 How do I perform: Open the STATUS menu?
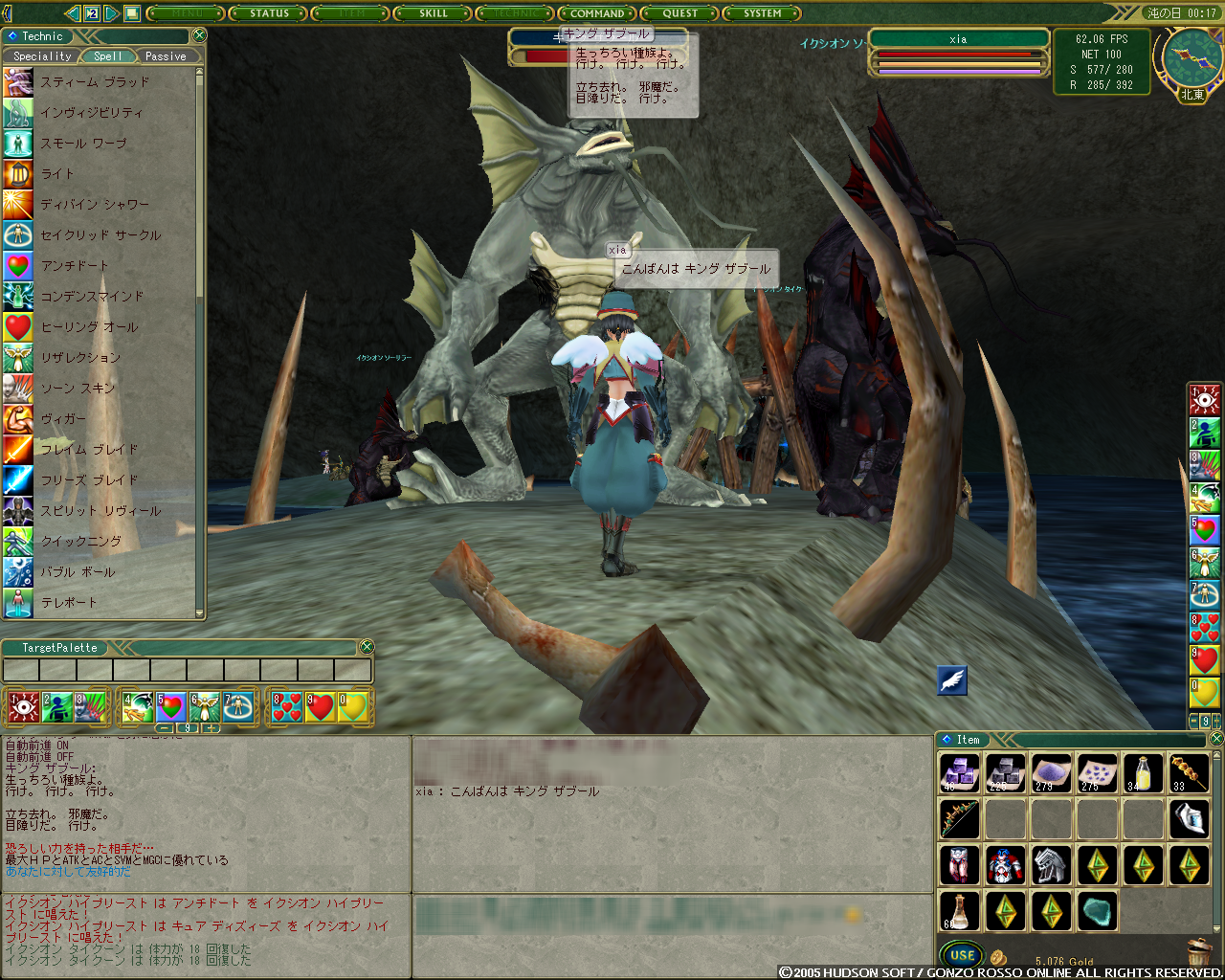tap(268, 13)
